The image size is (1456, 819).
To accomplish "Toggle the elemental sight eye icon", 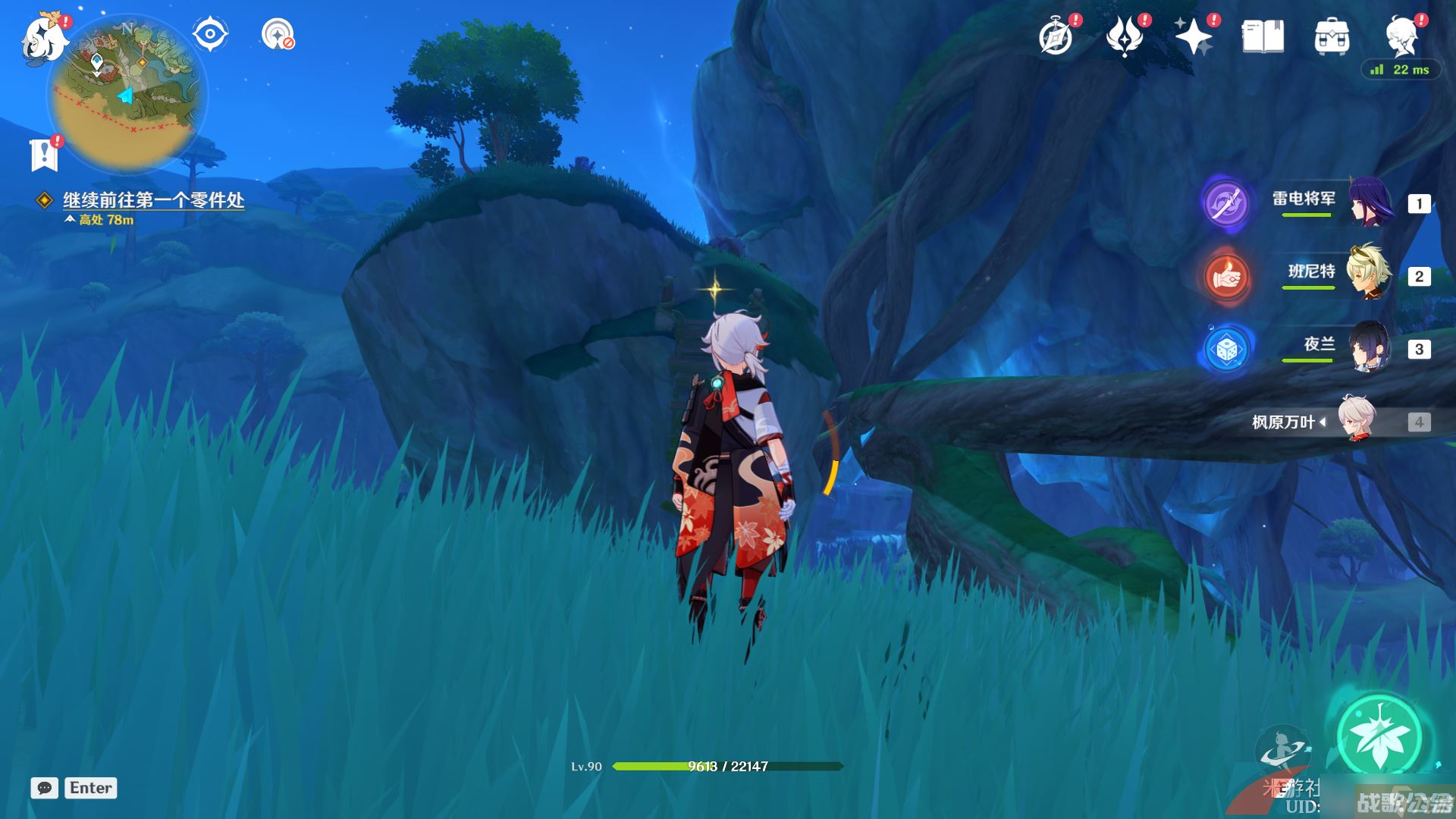I will pos(209,34).
